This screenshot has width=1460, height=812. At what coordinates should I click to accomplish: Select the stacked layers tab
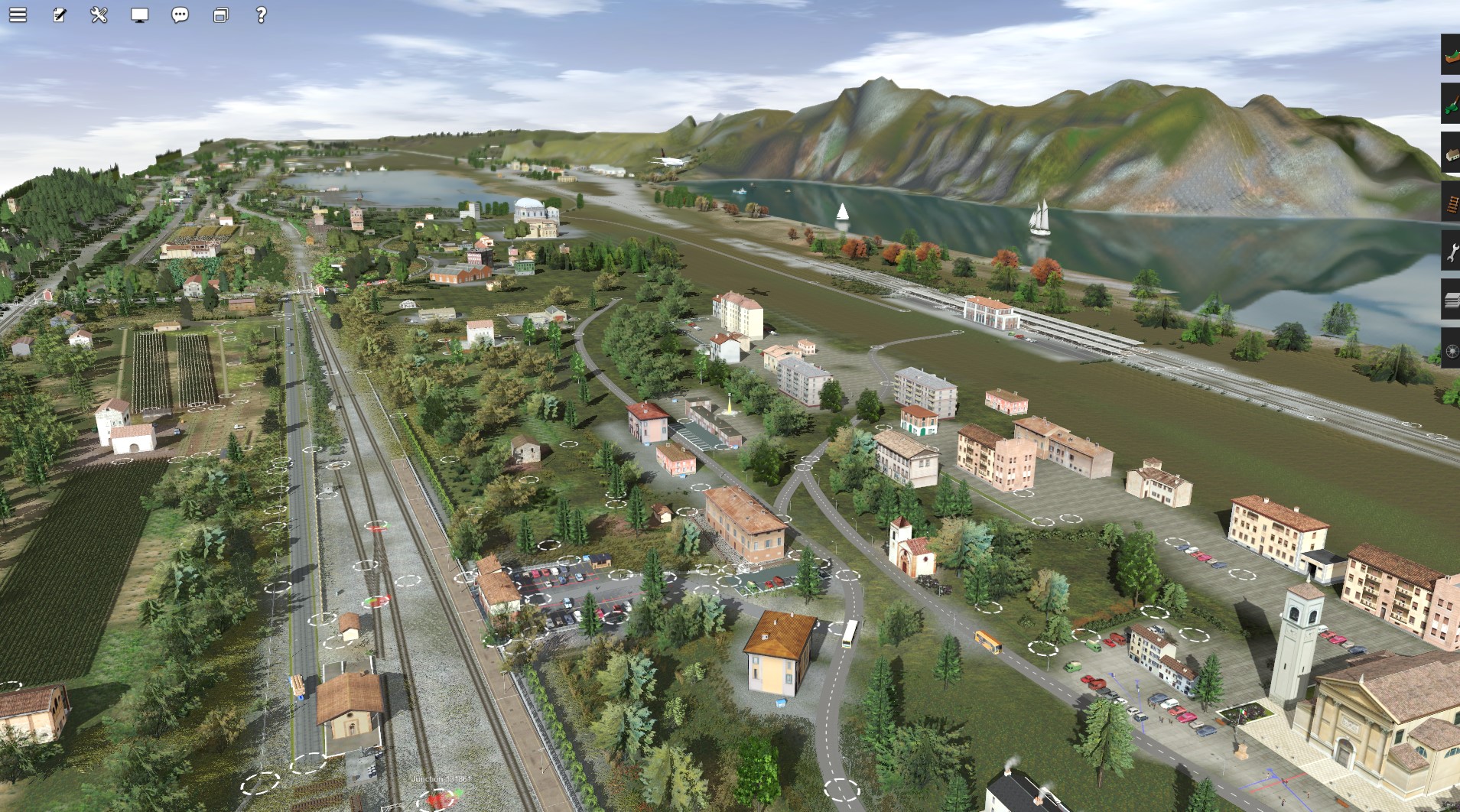coord(1451,300)
